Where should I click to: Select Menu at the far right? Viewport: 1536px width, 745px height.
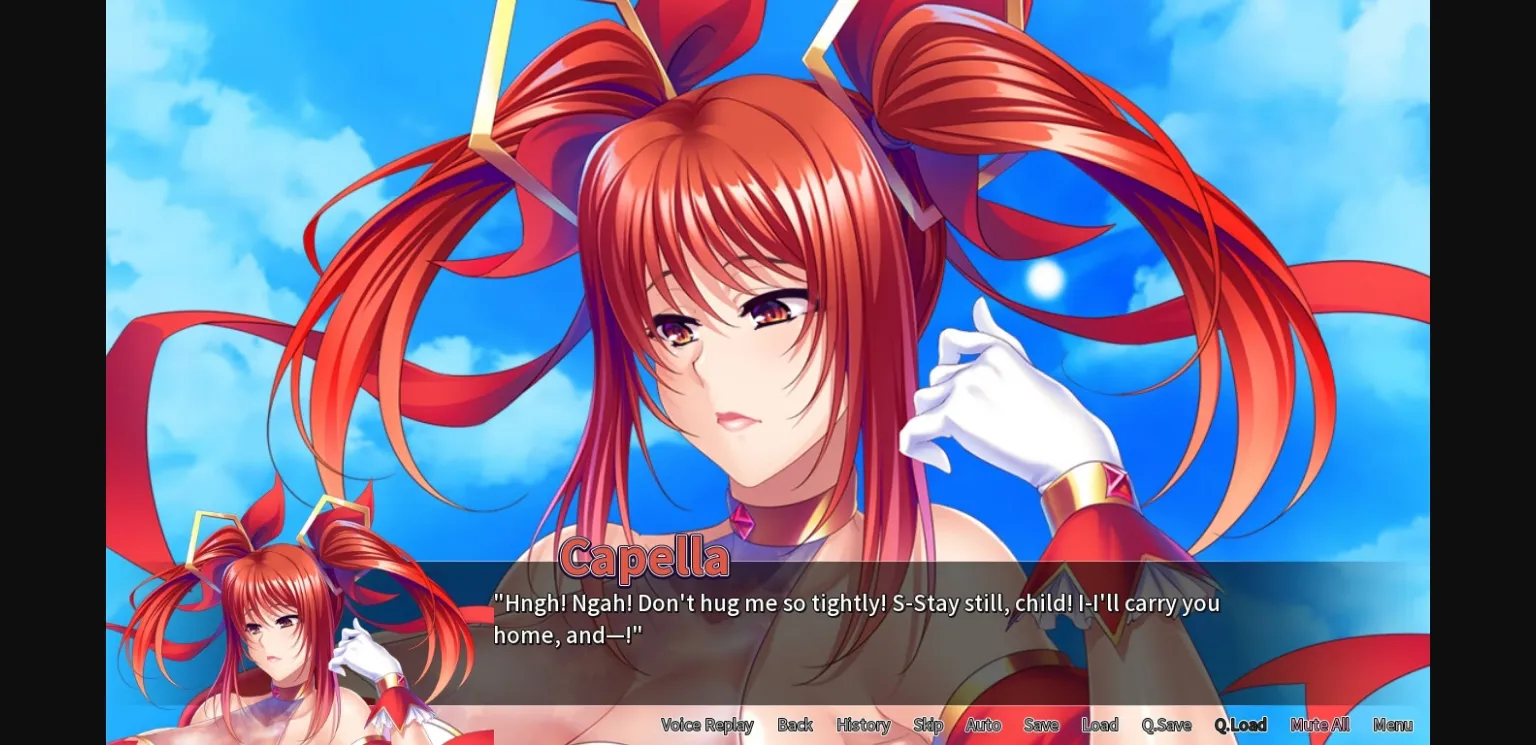(x=1392, y=724)
